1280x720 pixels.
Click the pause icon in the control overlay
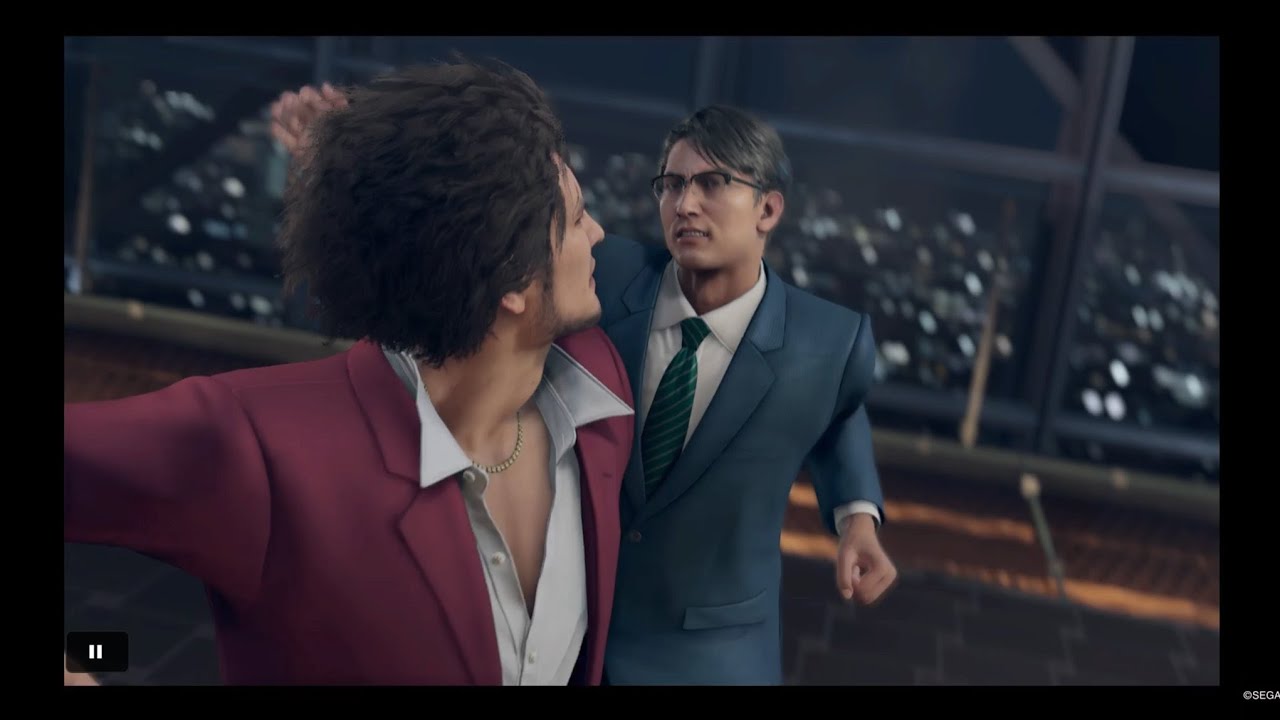coord(96,651)
